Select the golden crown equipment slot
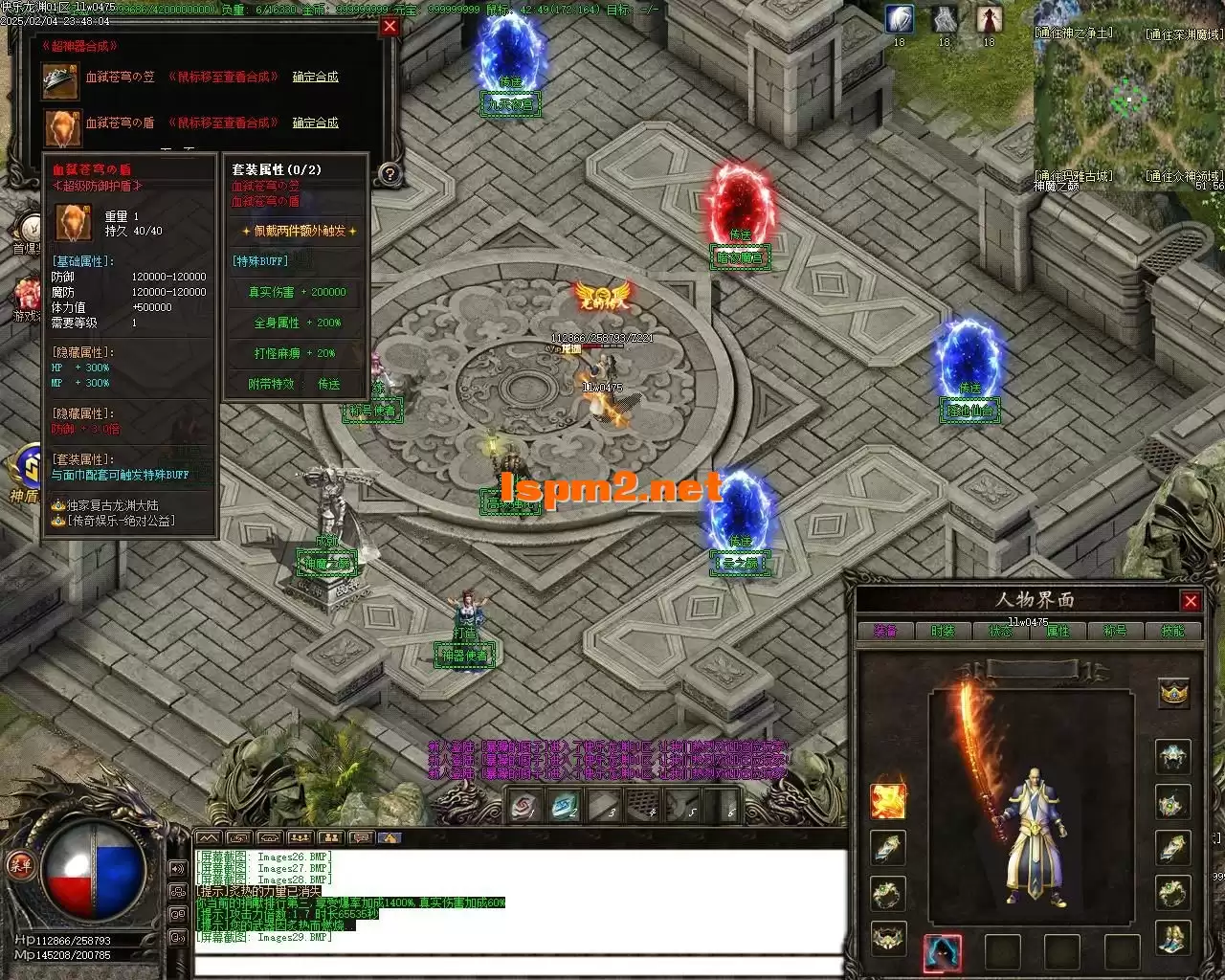This screenshot has height=980, width=1225. tap(1173, 693)
